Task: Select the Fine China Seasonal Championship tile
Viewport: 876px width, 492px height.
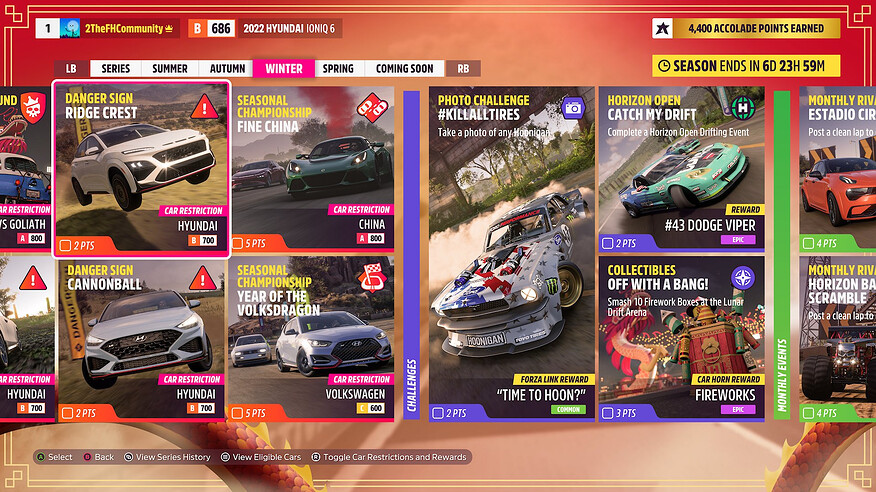Action: pos(312,169)
